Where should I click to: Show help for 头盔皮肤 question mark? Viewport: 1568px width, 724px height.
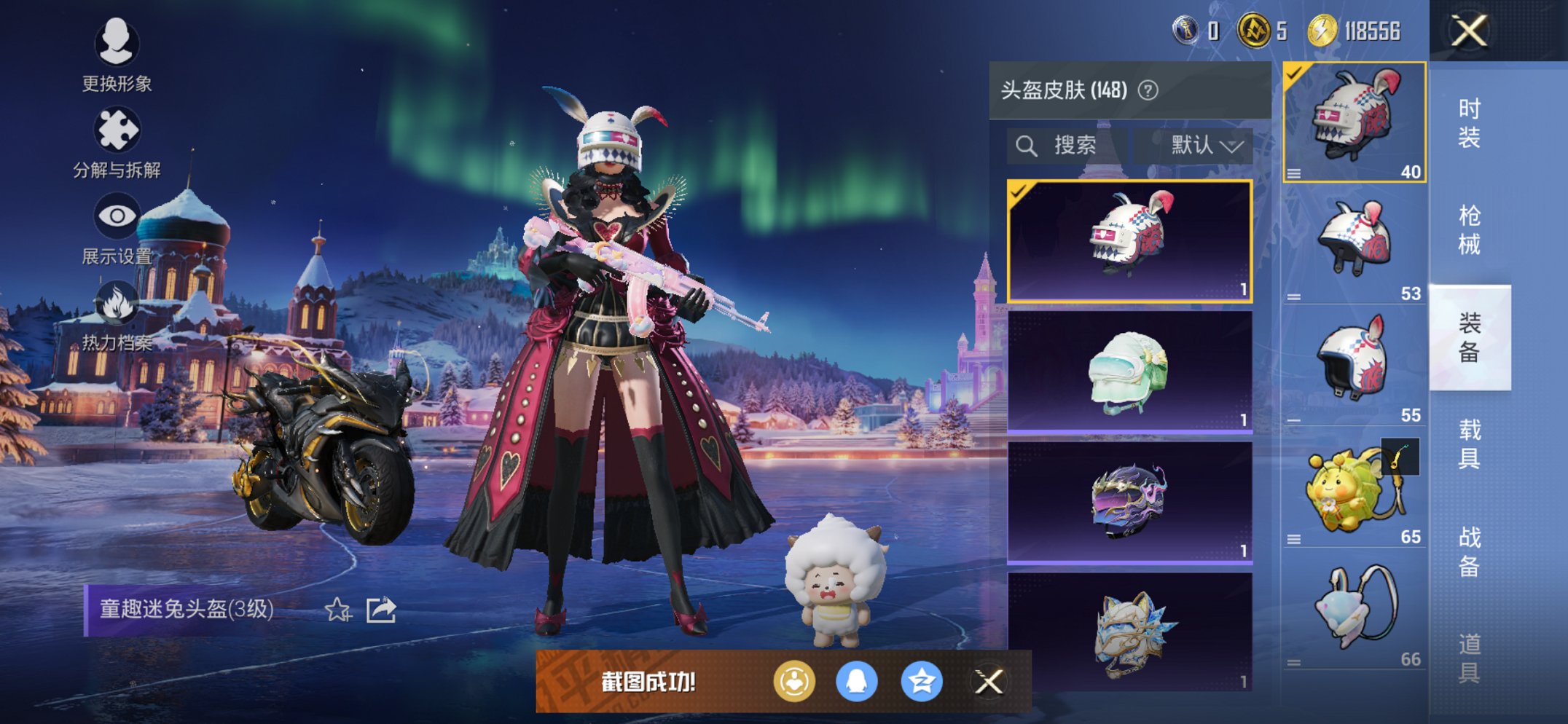pos(1148,90)
